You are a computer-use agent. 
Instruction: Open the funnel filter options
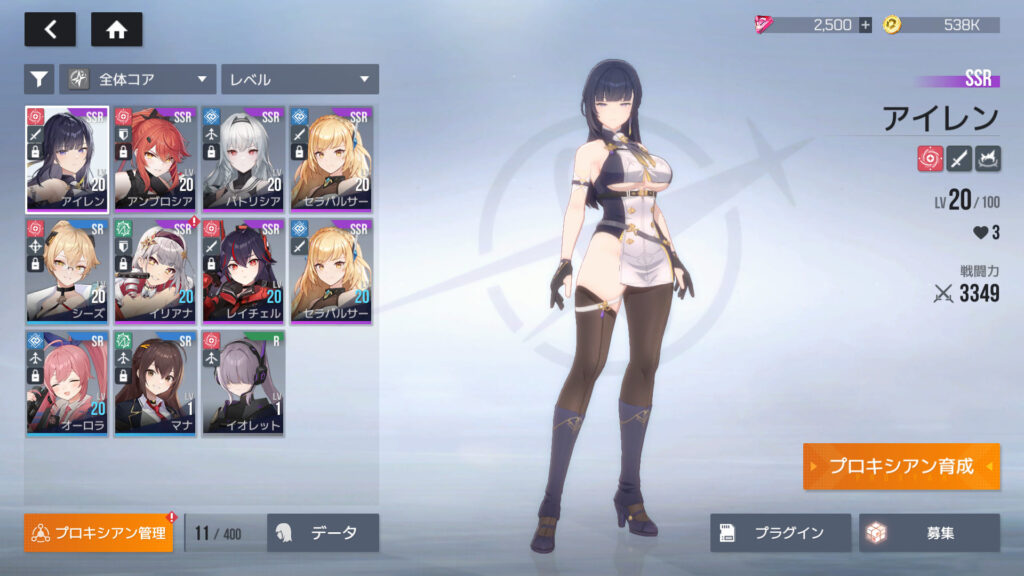(x=39, y=79)
